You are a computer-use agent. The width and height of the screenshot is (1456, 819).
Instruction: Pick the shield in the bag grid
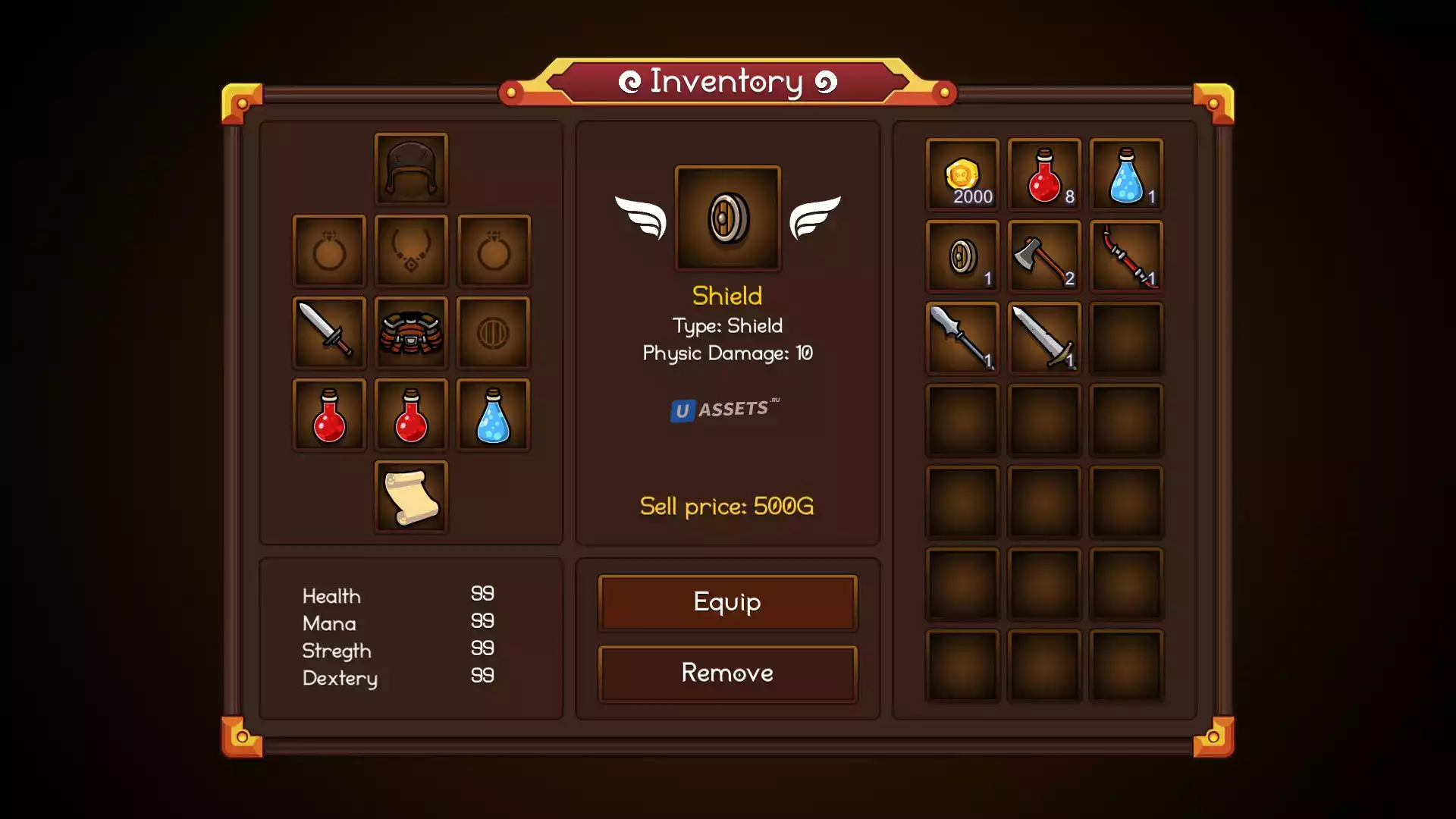(x=962, y=256)
